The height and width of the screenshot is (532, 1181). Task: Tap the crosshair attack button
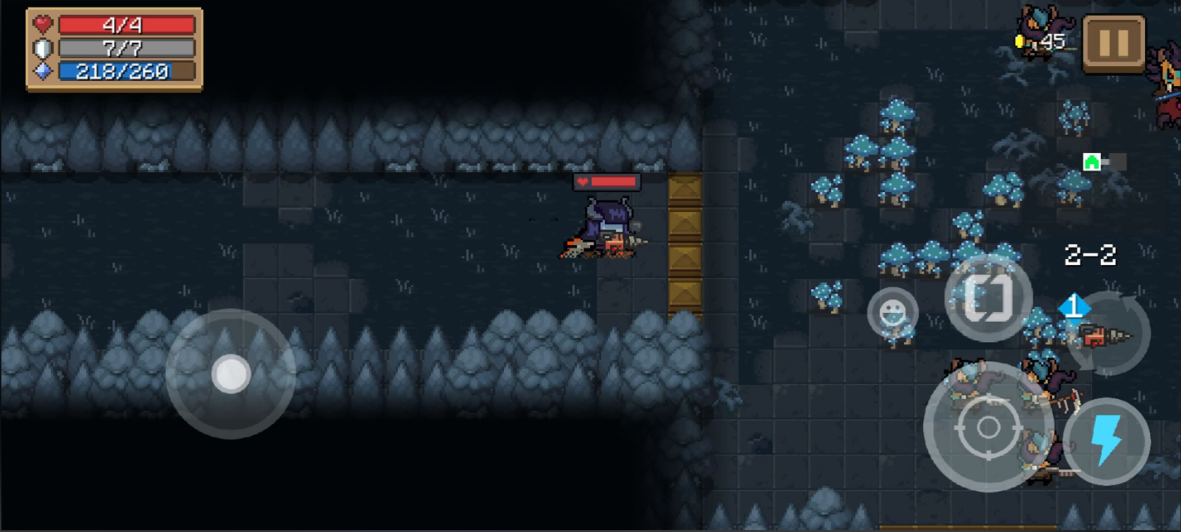point(988,427)
